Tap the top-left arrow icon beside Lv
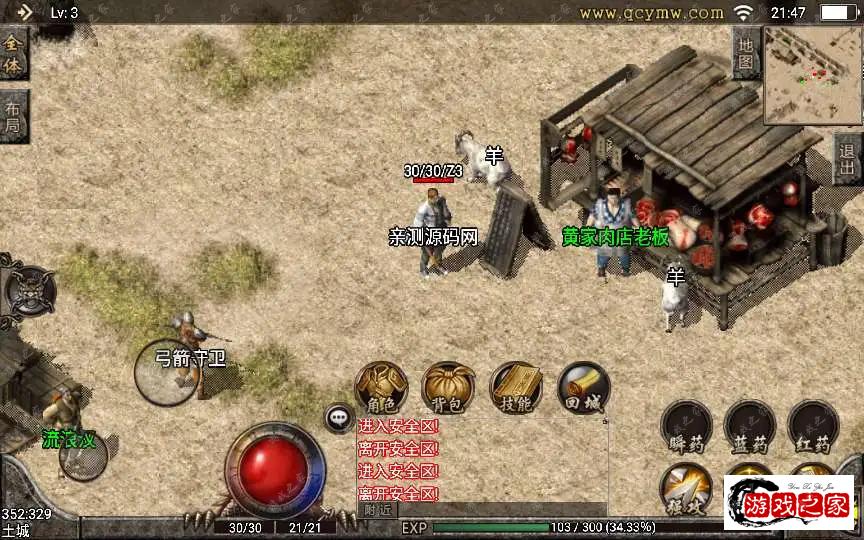The height and width of the screenshot is (540, 864). (x=24, y=13)
